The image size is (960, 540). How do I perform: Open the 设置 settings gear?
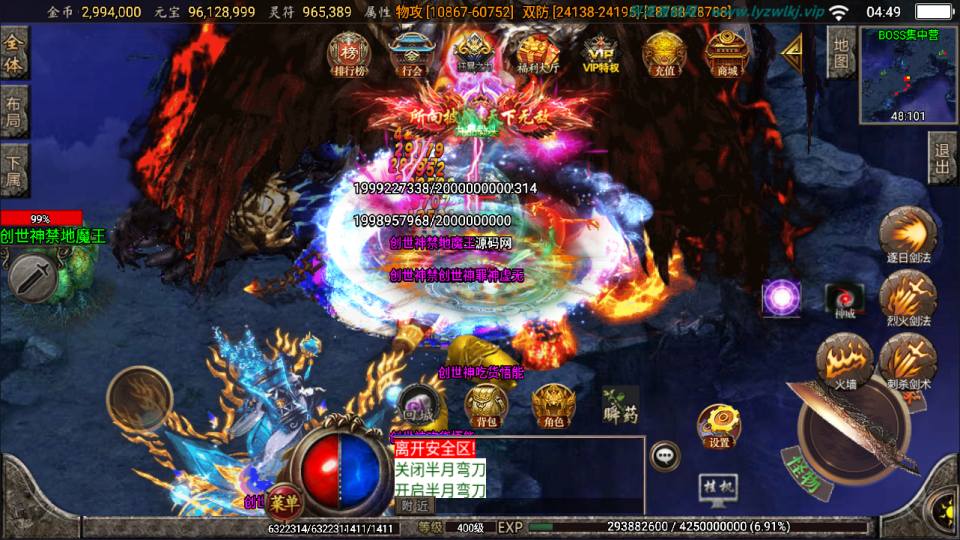718,424
